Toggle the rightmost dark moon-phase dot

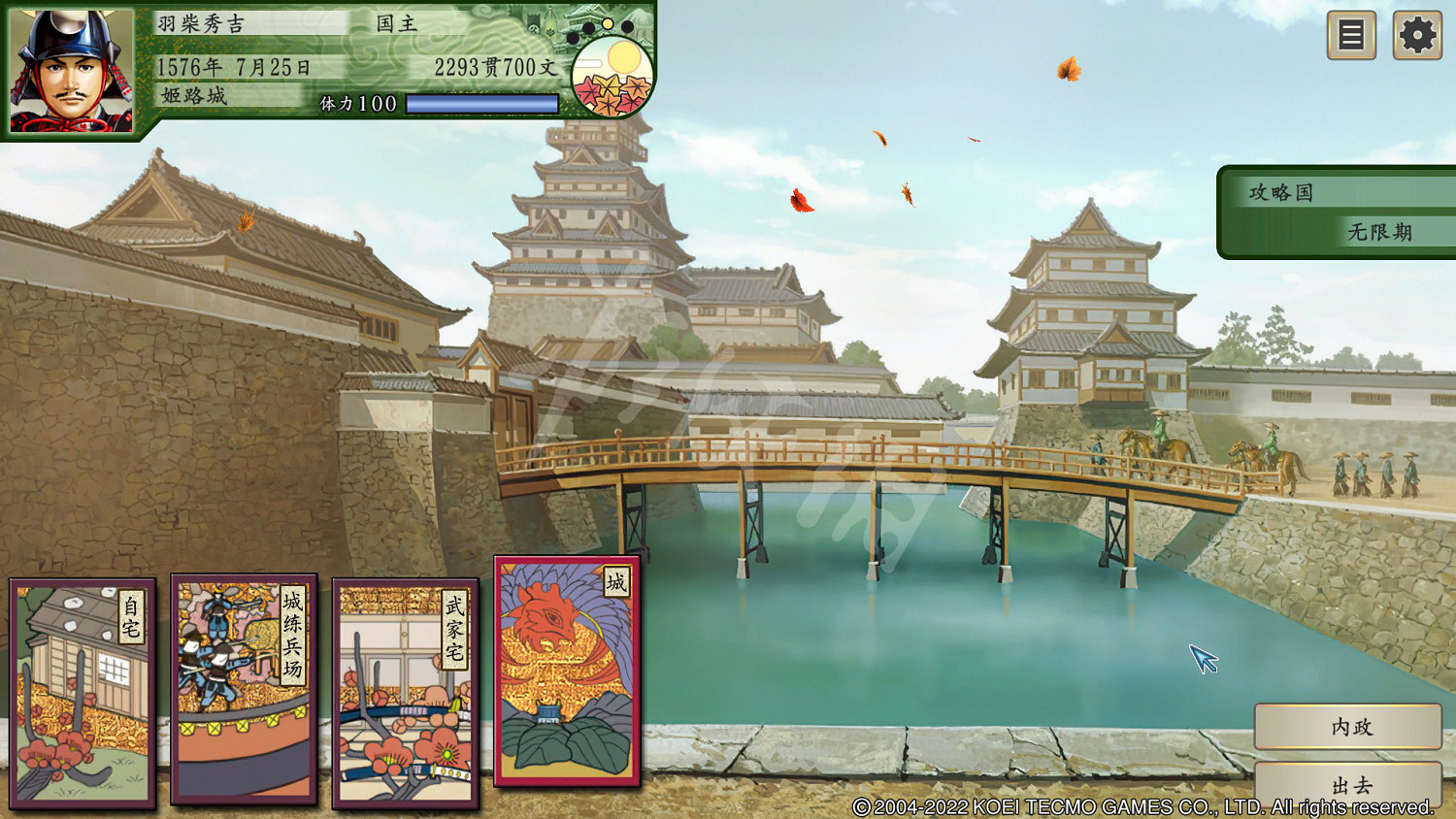click(627, 26)
